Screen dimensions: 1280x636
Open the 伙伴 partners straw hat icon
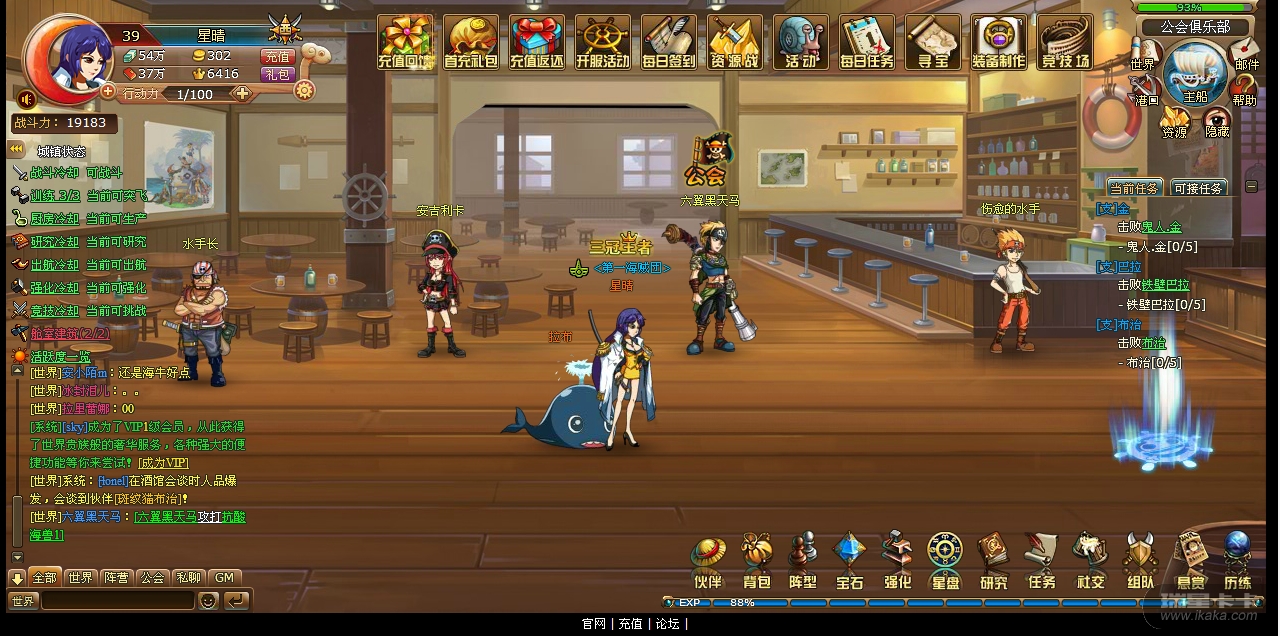click(x=708, y=564)
